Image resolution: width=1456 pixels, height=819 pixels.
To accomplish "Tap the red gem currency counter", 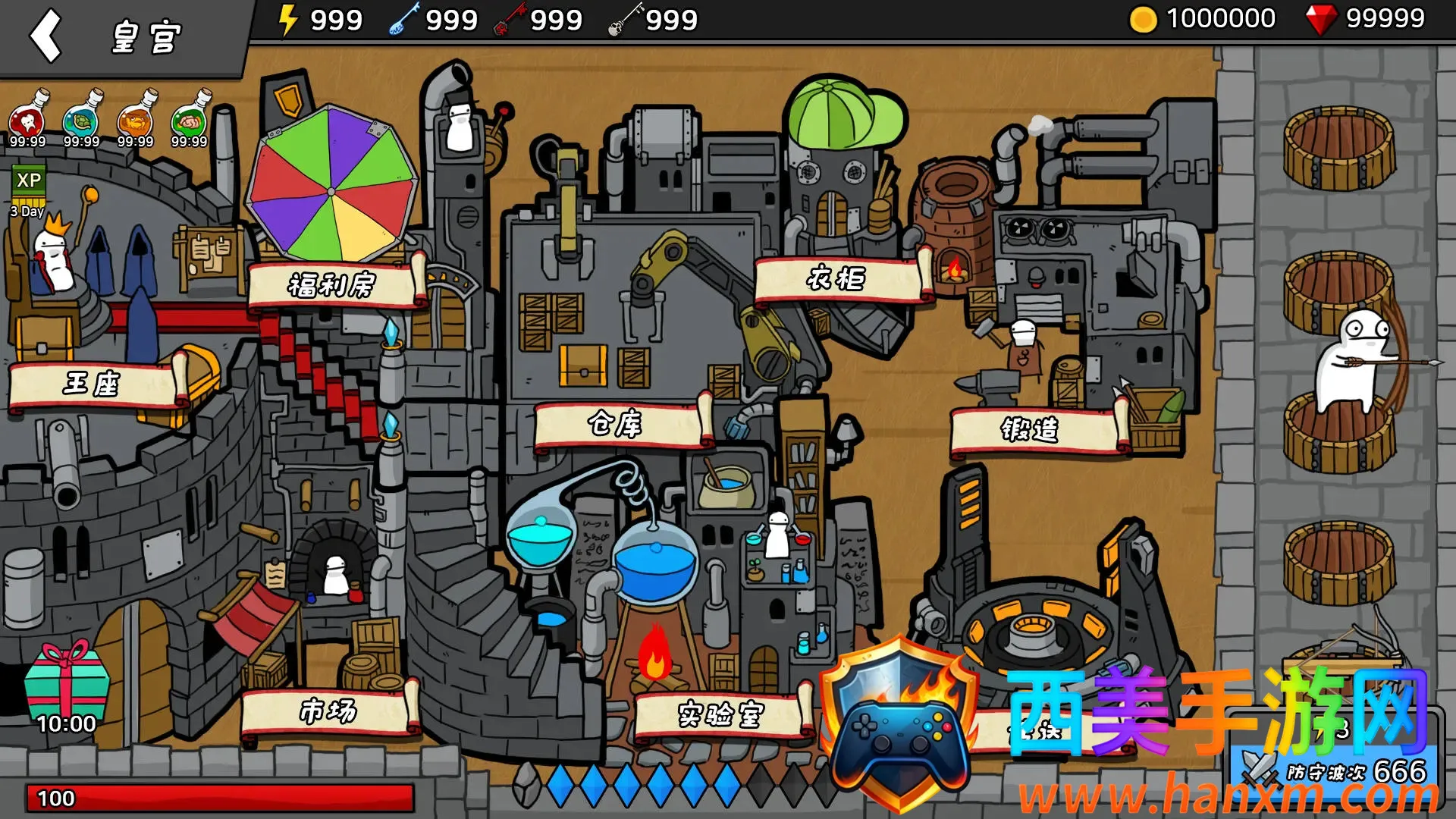I will tap(1365, 19).
